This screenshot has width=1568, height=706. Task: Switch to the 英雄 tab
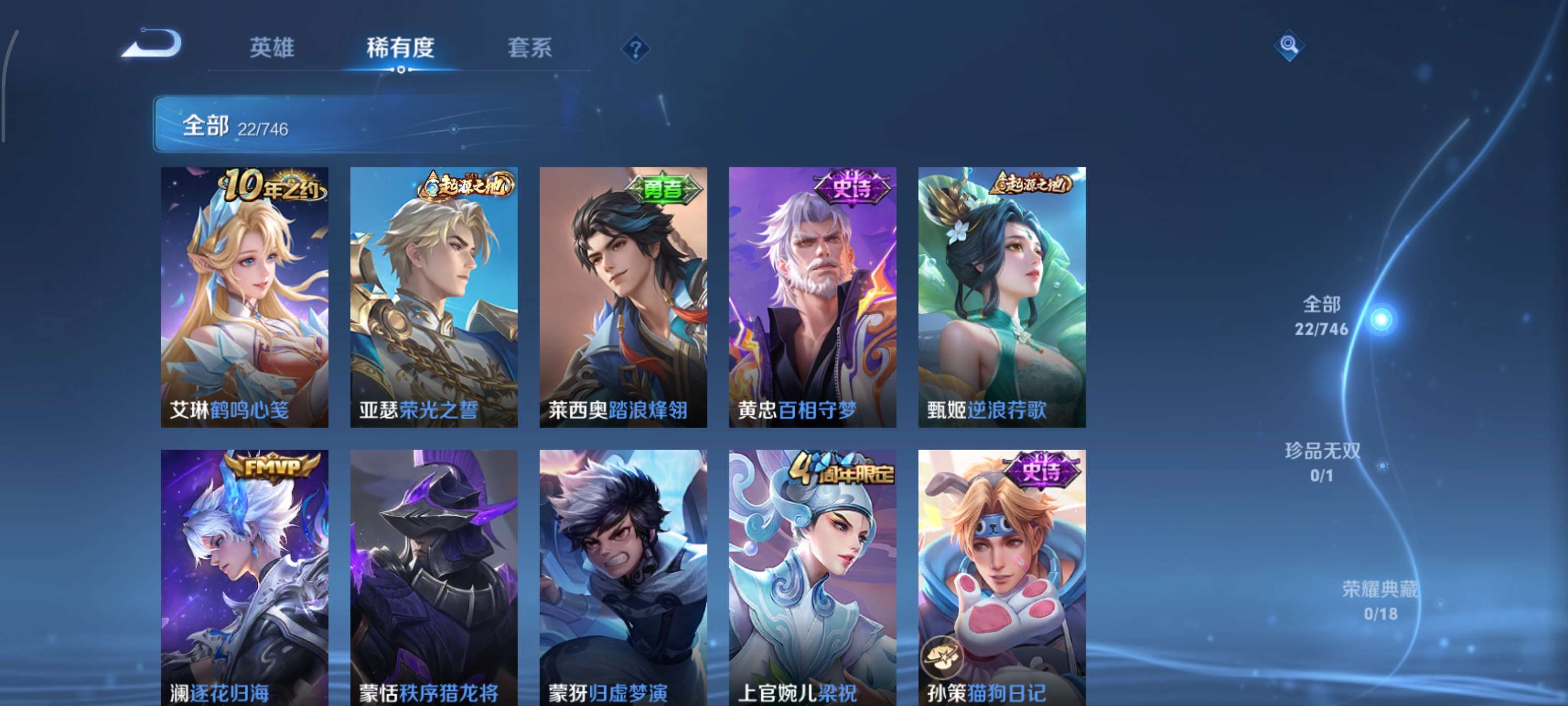272,49
